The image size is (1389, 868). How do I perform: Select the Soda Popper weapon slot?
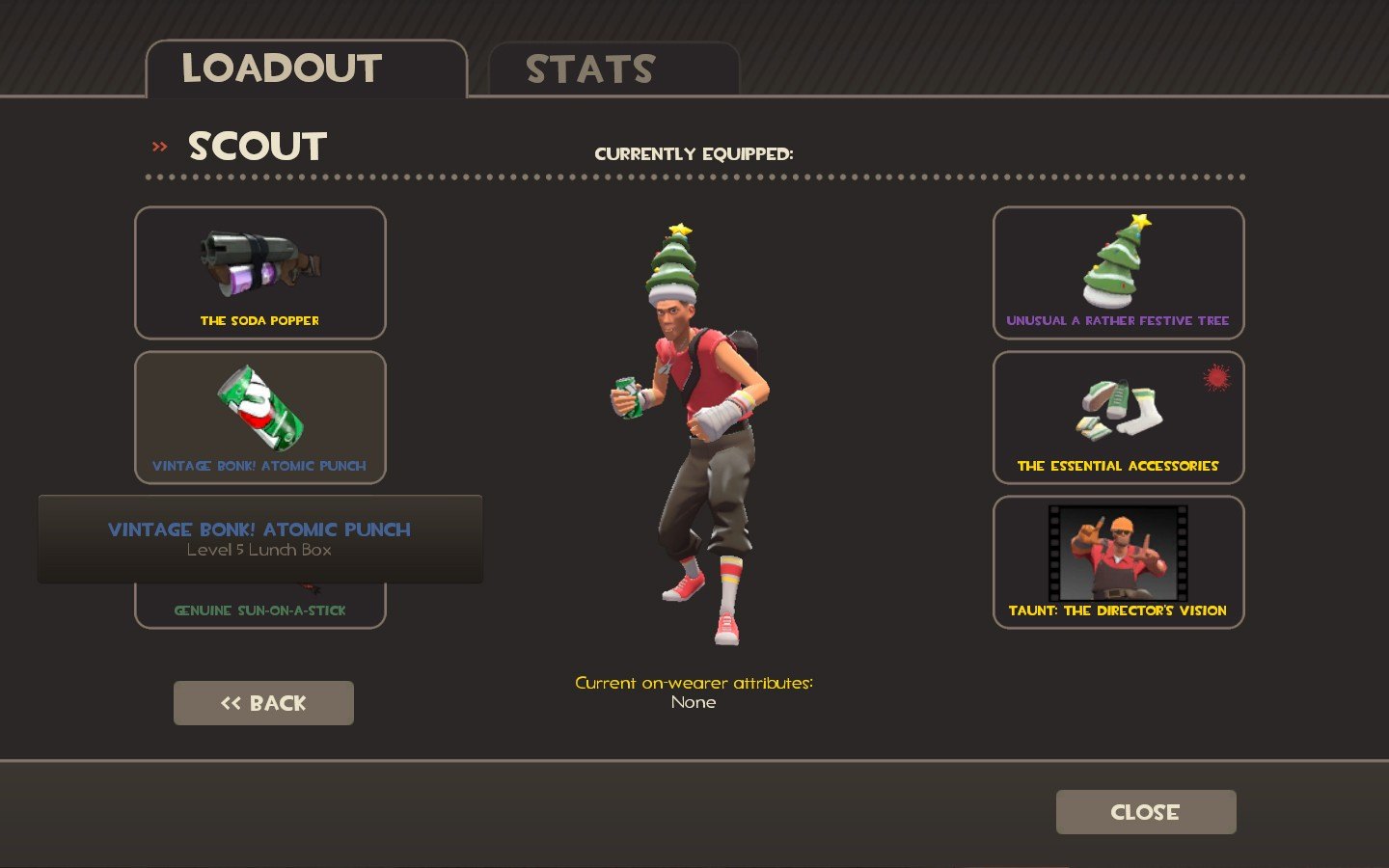click(x=260, y=273)
